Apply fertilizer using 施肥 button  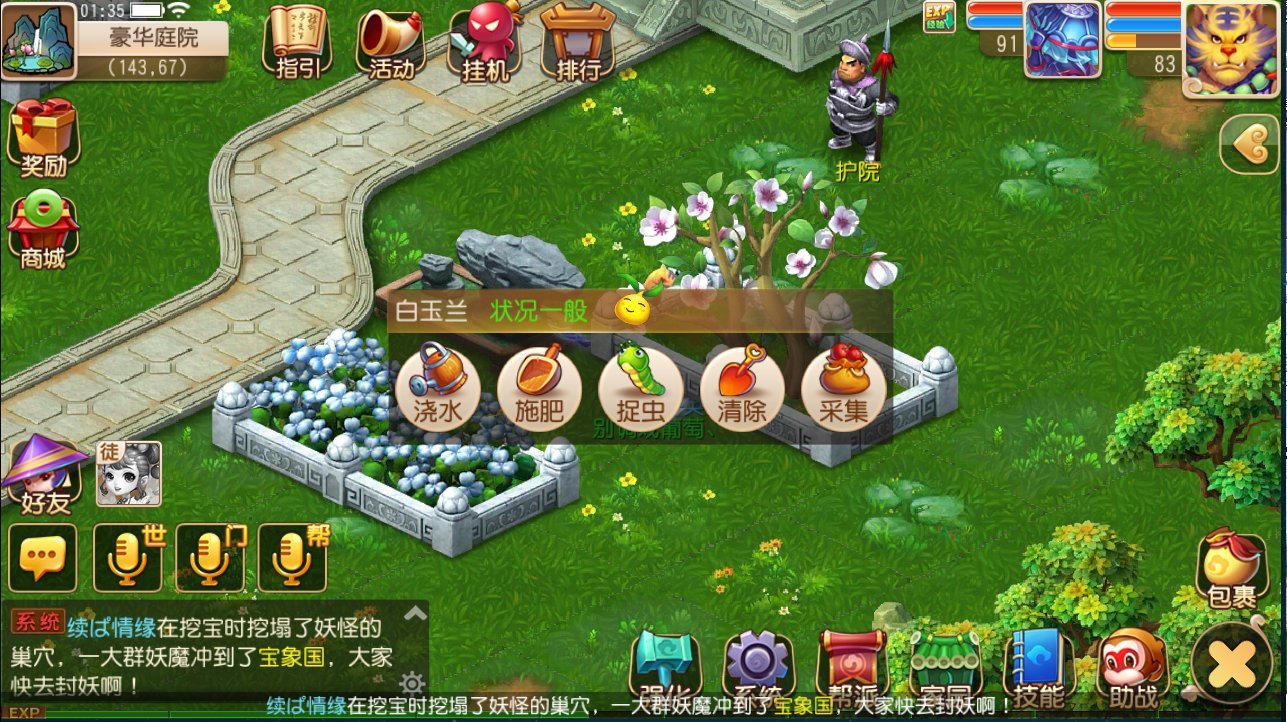539,389
